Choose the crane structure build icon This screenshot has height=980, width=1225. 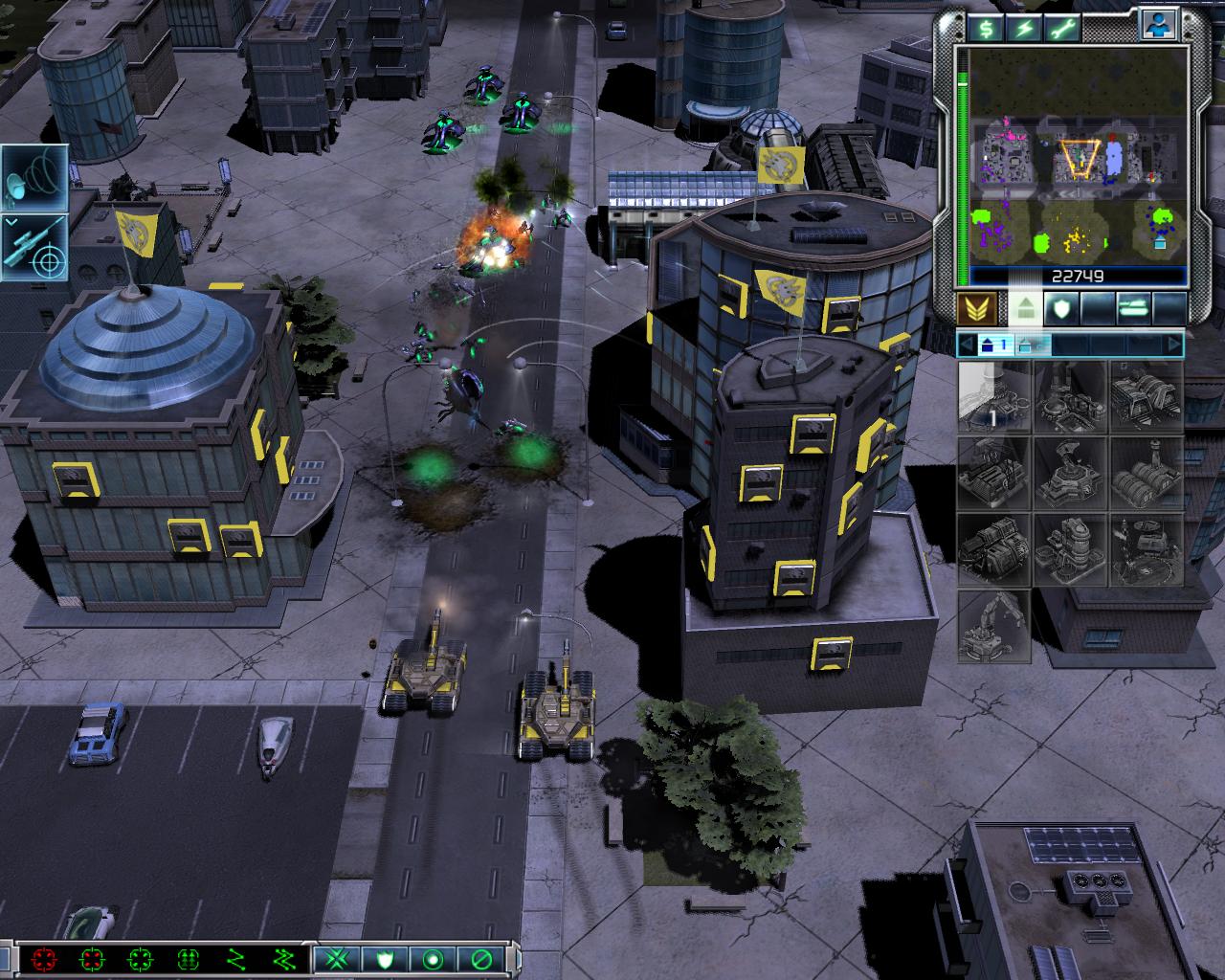tap(994, 627)
